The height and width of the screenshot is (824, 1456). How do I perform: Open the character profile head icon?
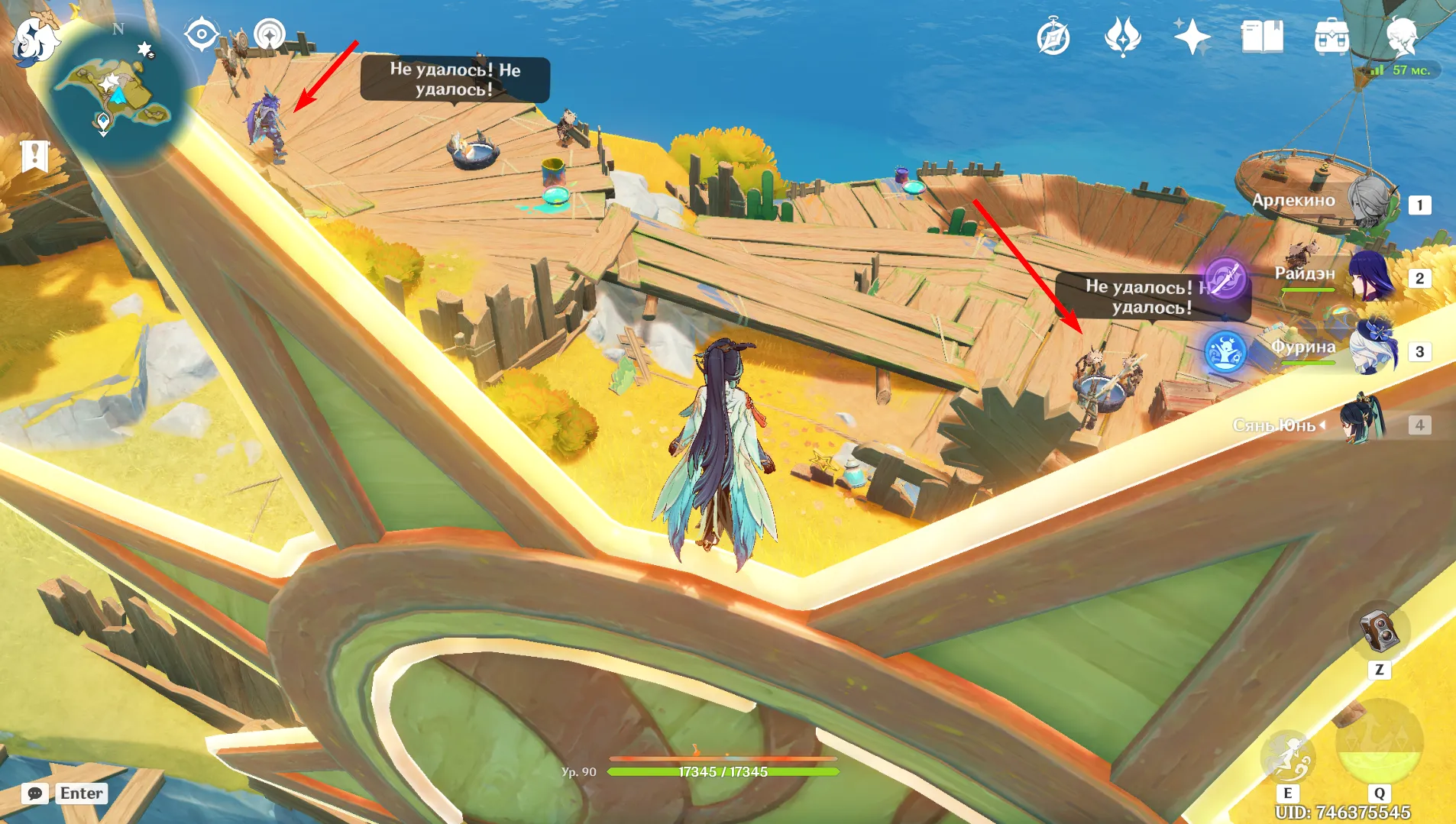pyautogui.click(x=1402, y=35)
